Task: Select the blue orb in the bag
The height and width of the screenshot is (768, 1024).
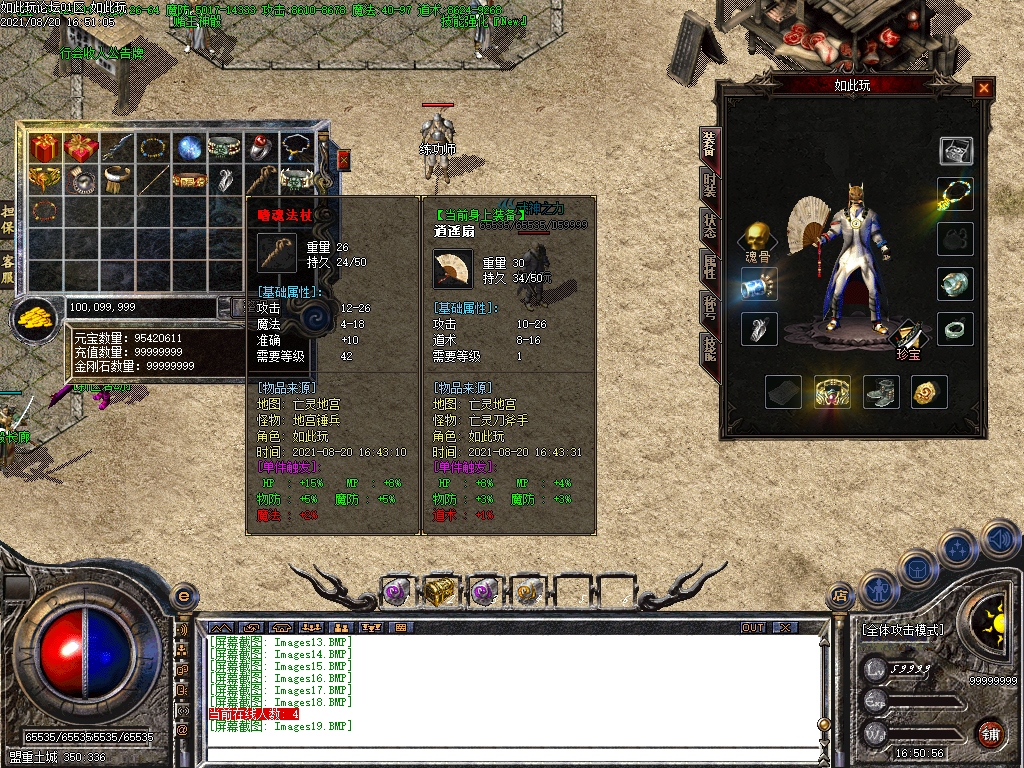Action: (x=189, y=148)
